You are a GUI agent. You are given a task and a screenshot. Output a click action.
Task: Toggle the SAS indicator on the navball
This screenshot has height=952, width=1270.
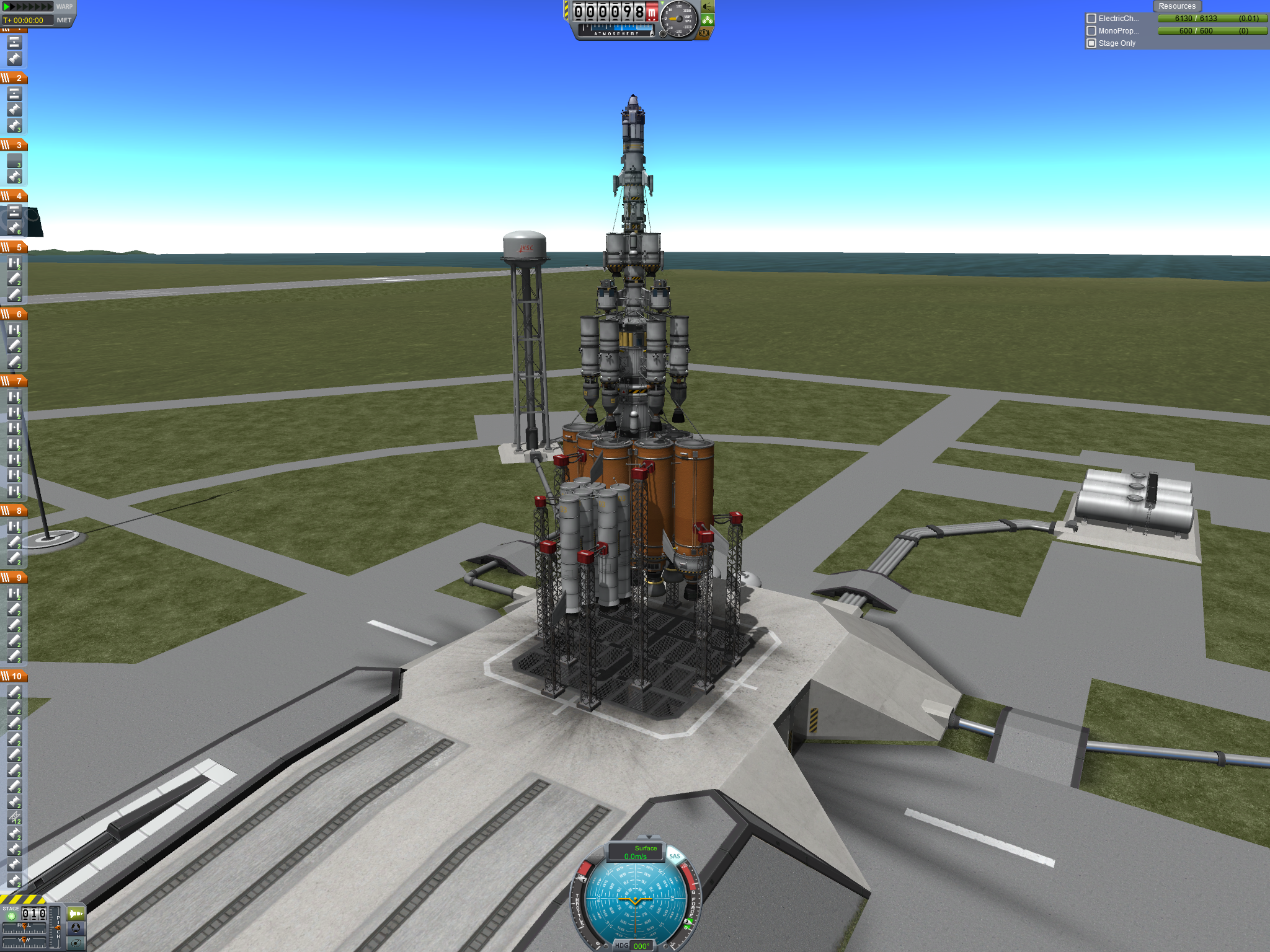[x=675, y=857]
